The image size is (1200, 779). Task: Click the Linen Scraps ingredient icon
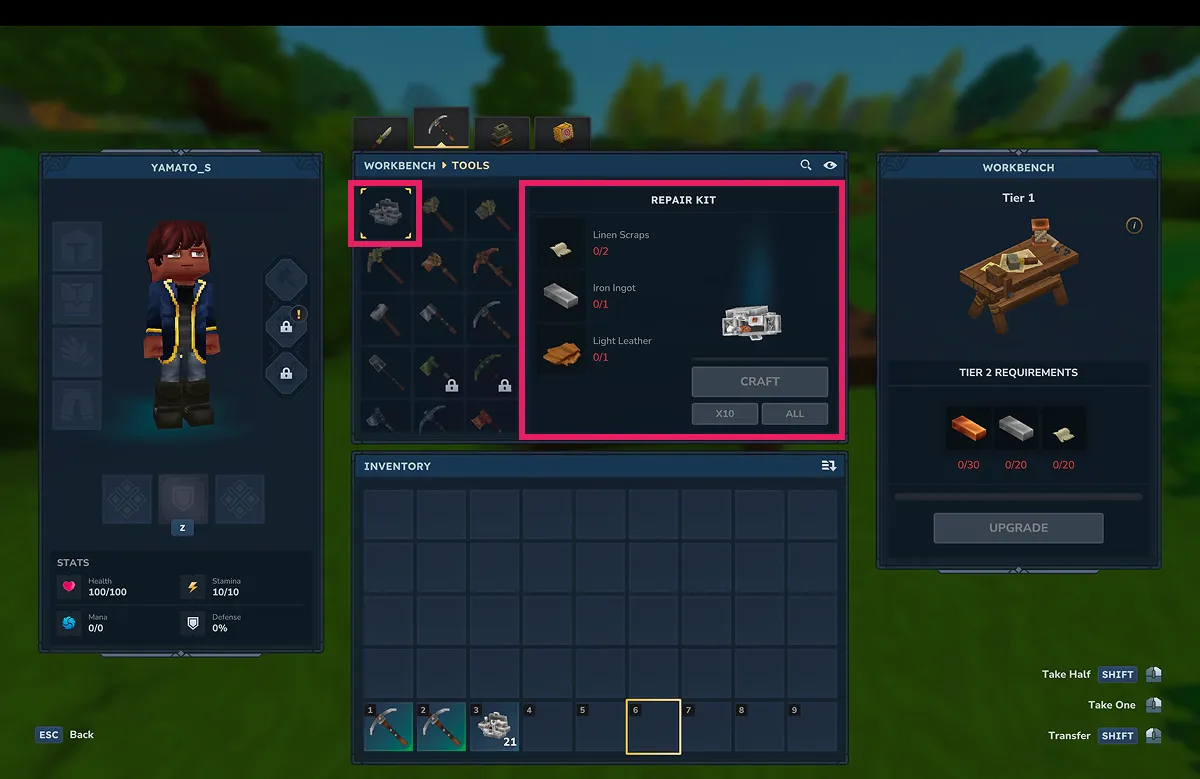point(560,243)
